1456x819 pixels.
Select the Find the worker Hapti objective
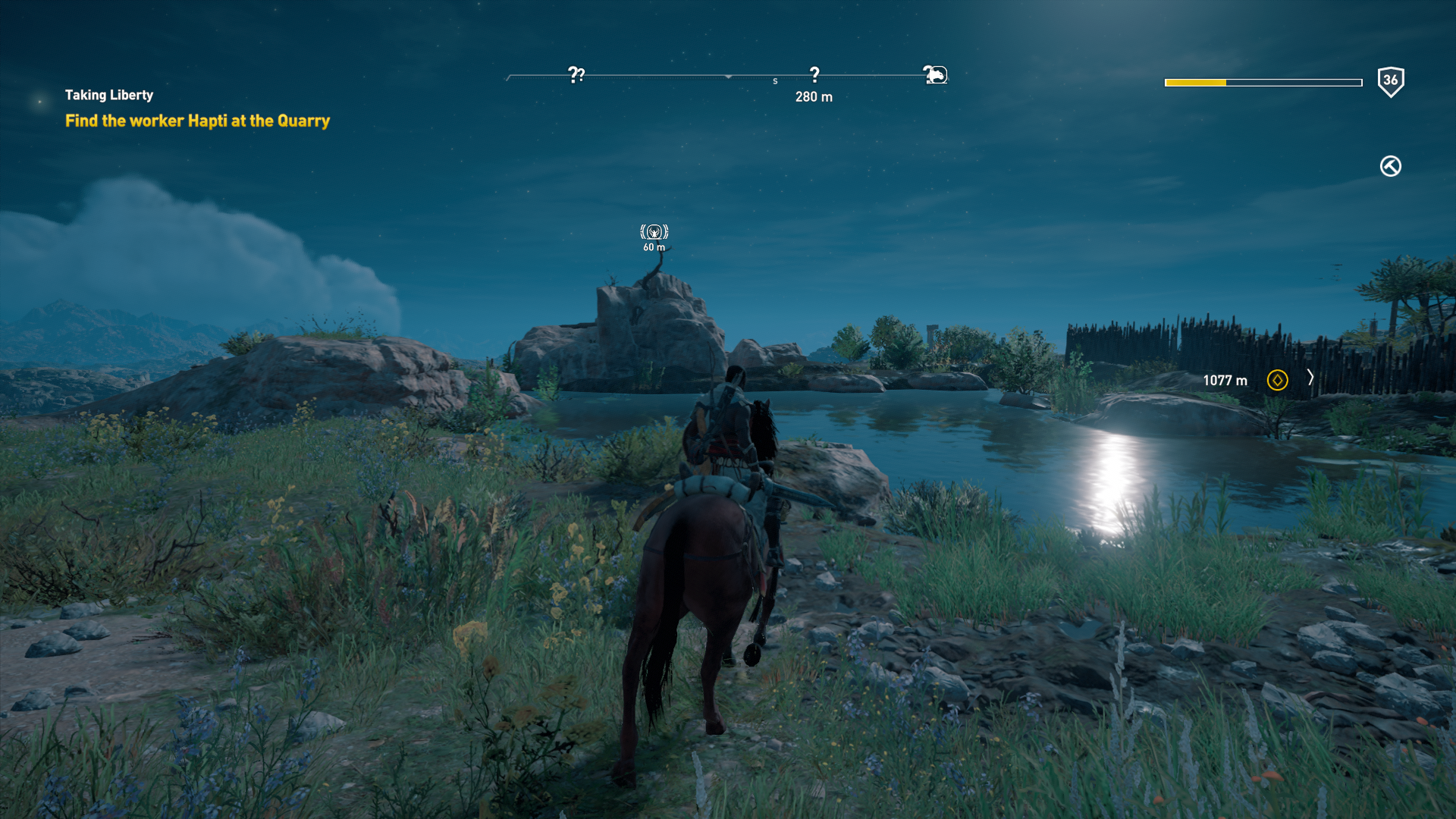(197, 121)
